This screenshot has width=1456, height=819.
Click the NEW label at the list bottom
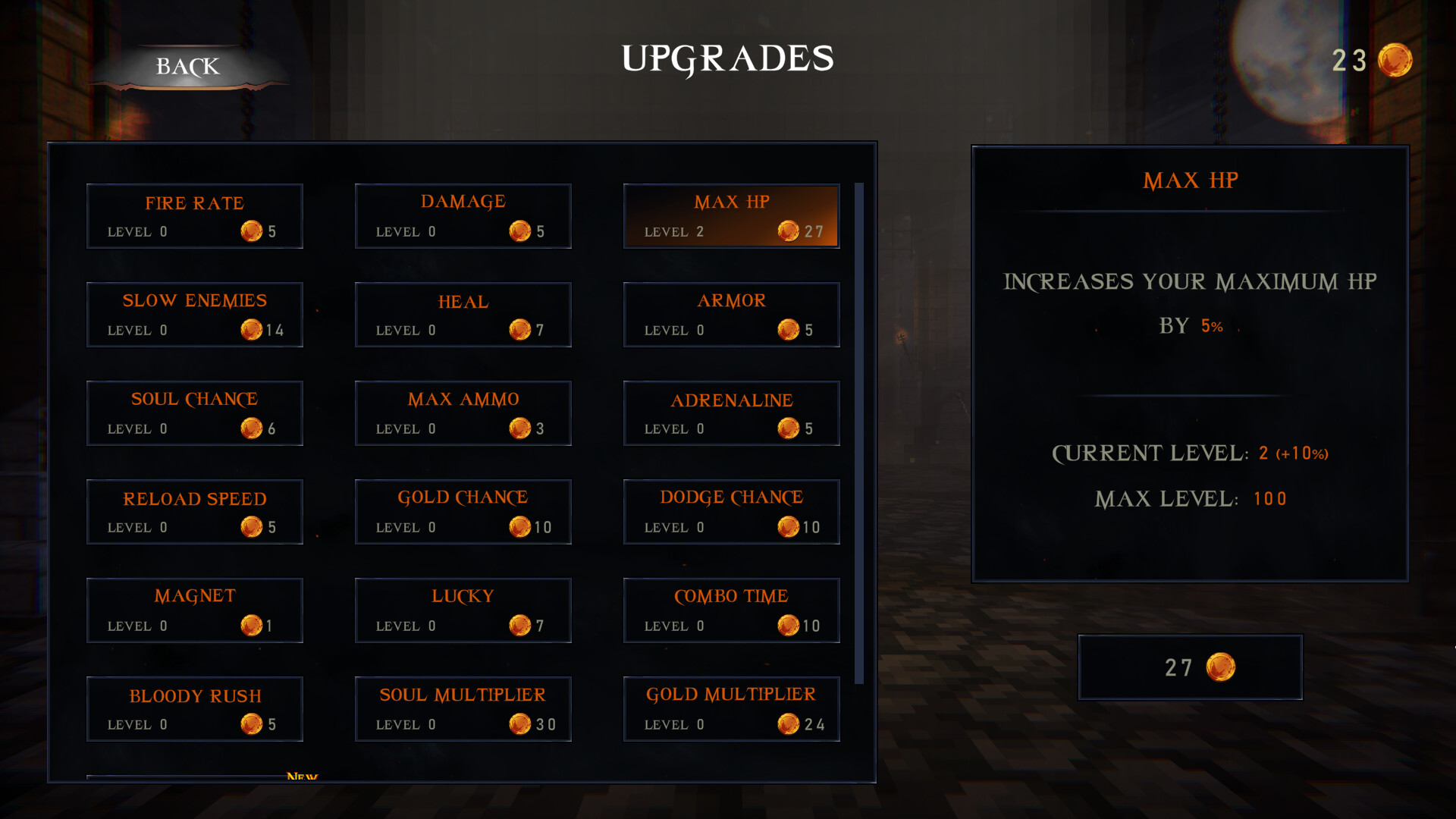tap(303, 777)
